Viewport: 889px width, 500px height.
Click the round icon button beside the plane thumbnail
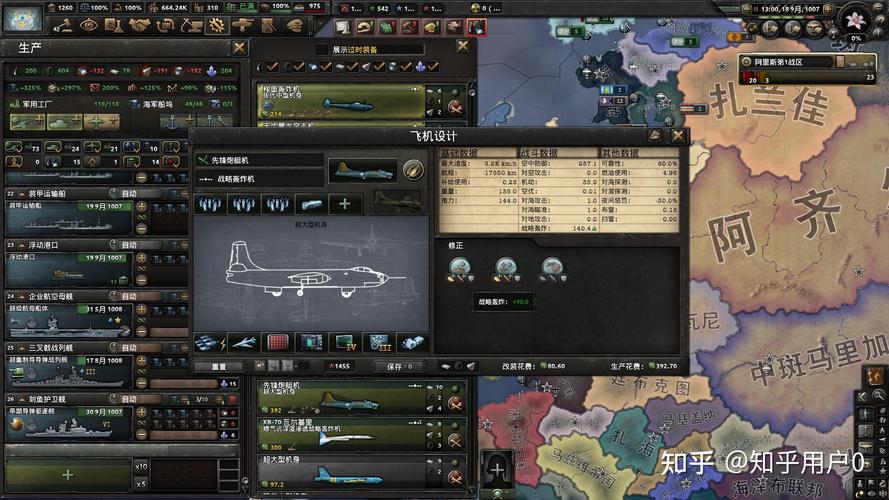pyautogui.click(x=412, y=169)
